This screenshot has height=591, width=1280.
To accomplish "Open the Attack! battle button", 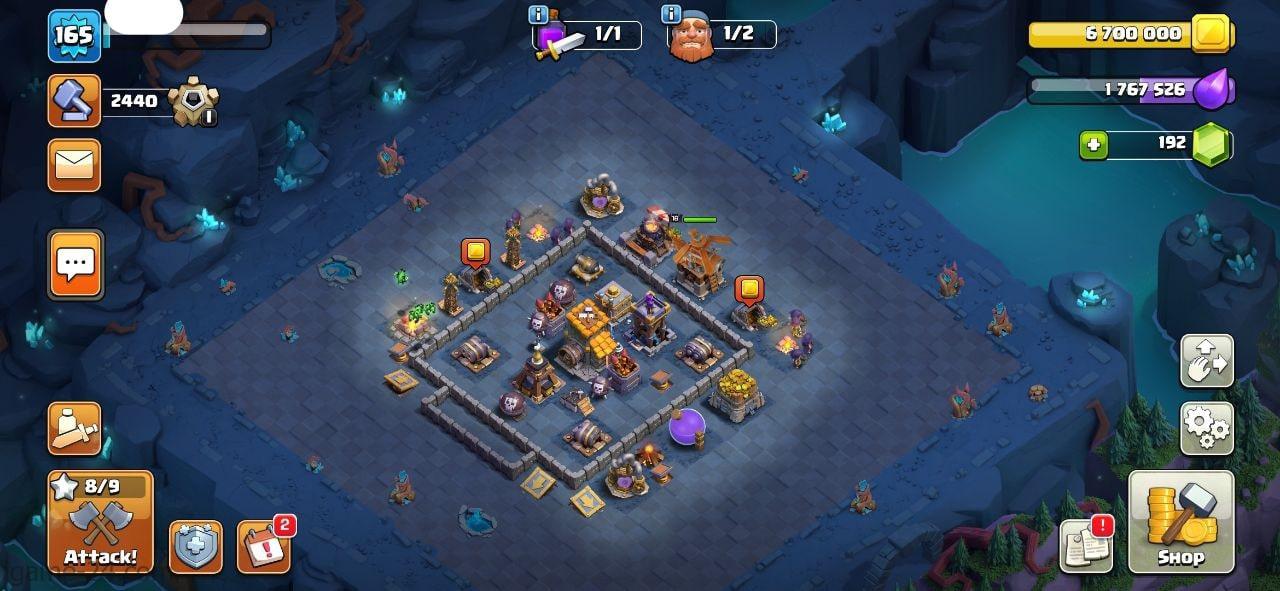I will [100, 522].
